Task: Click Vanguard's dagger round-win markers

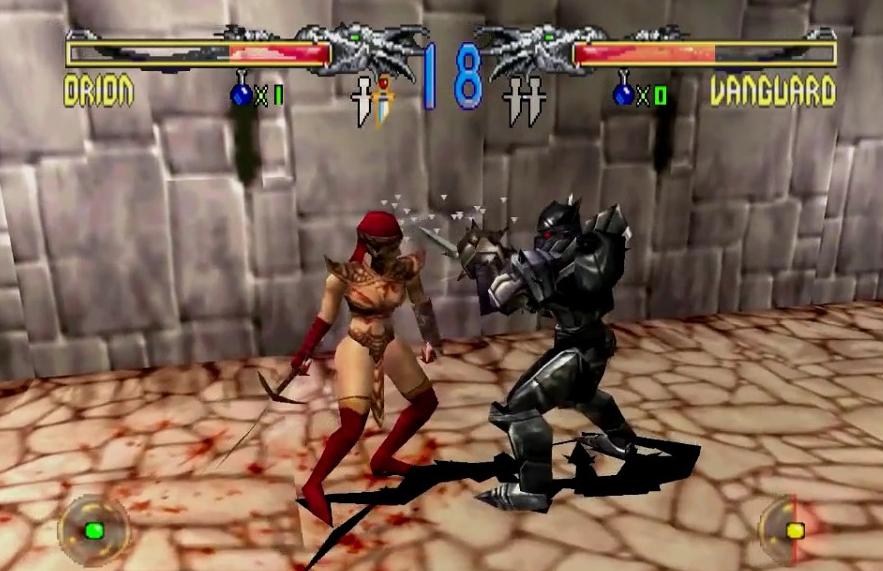Action: click(515, 100)
